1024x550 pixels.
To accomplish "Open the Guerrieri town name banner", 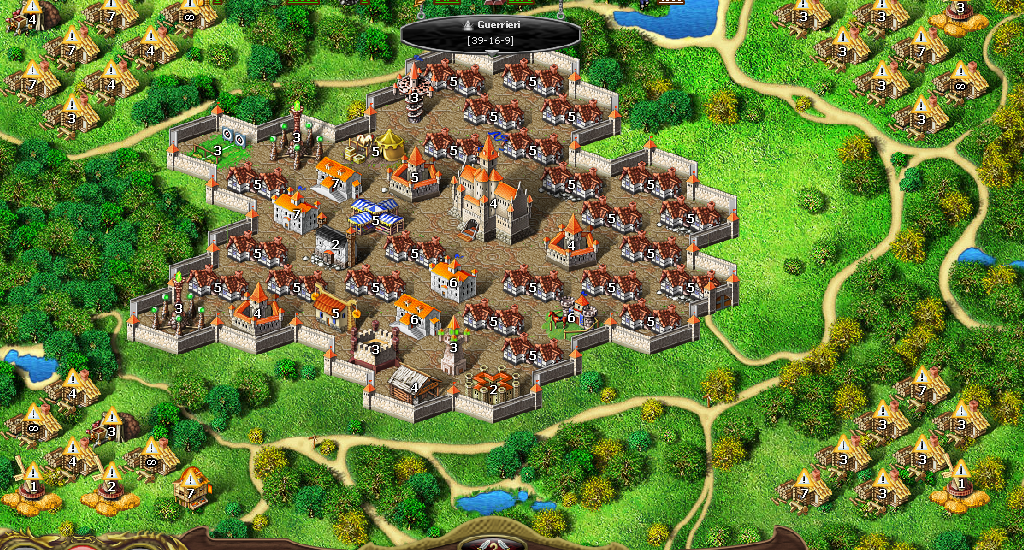I will click(x=490, y=31).
